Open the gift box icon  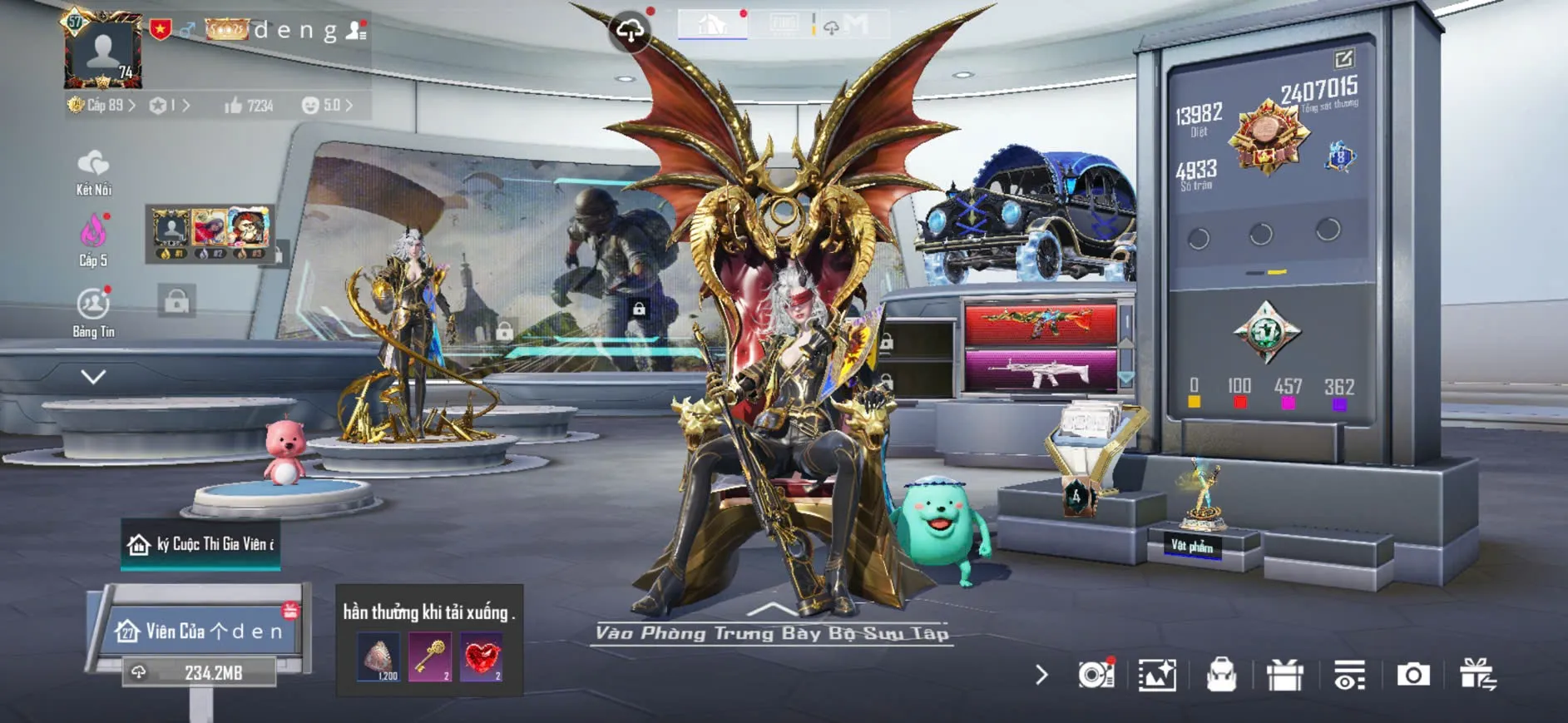(1284, 675)
